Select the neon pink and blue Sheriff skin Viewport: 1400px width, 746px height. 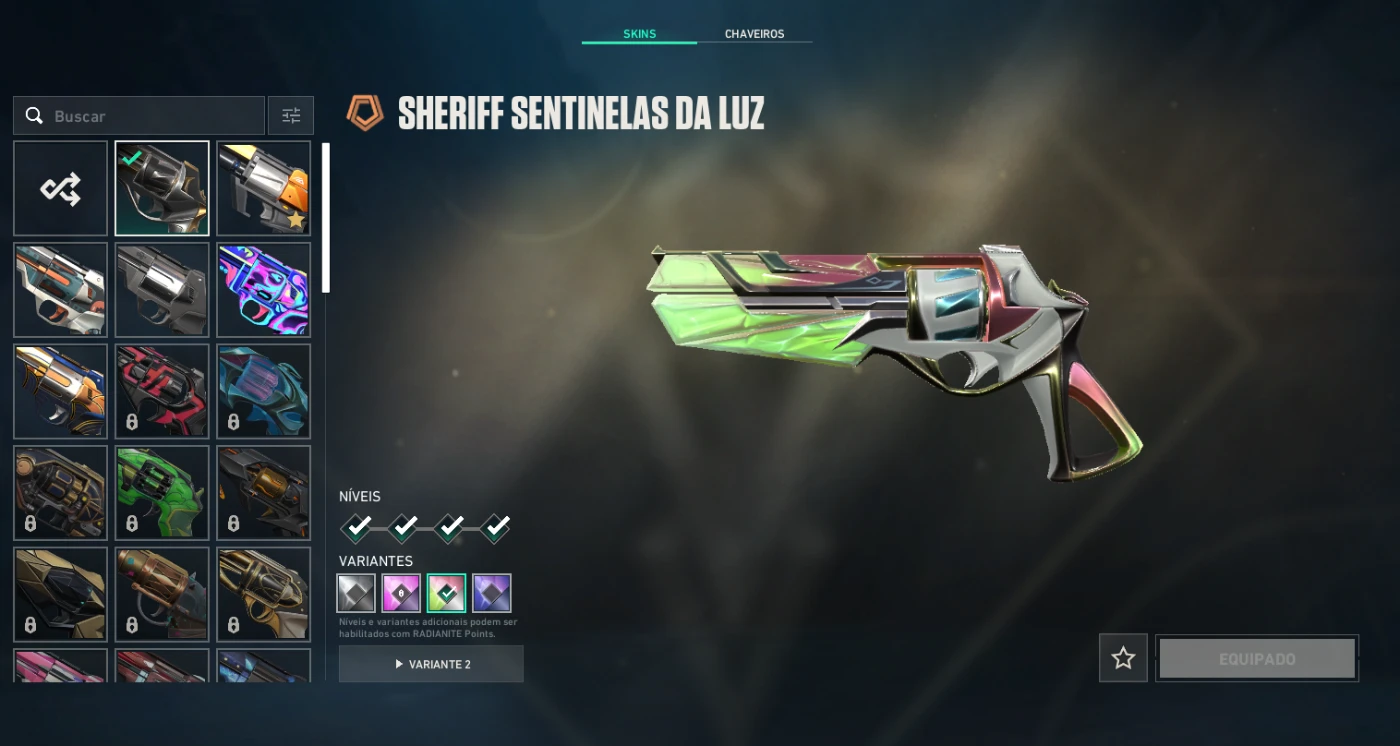(x=264, y=290)
